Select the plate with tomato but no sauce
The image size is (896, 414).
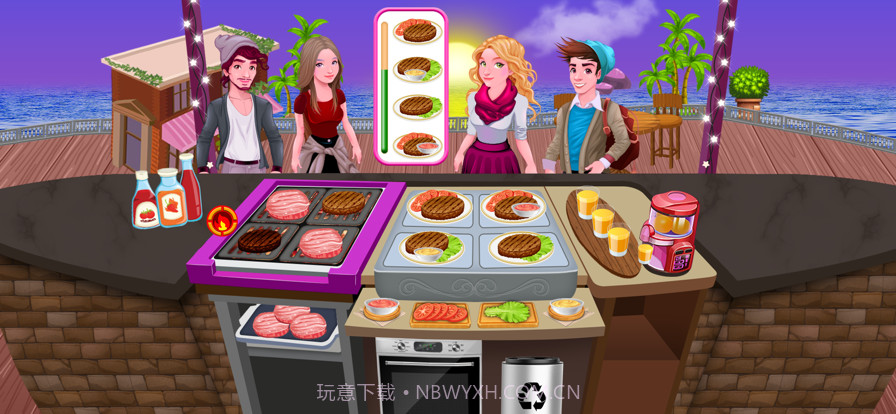435,205
